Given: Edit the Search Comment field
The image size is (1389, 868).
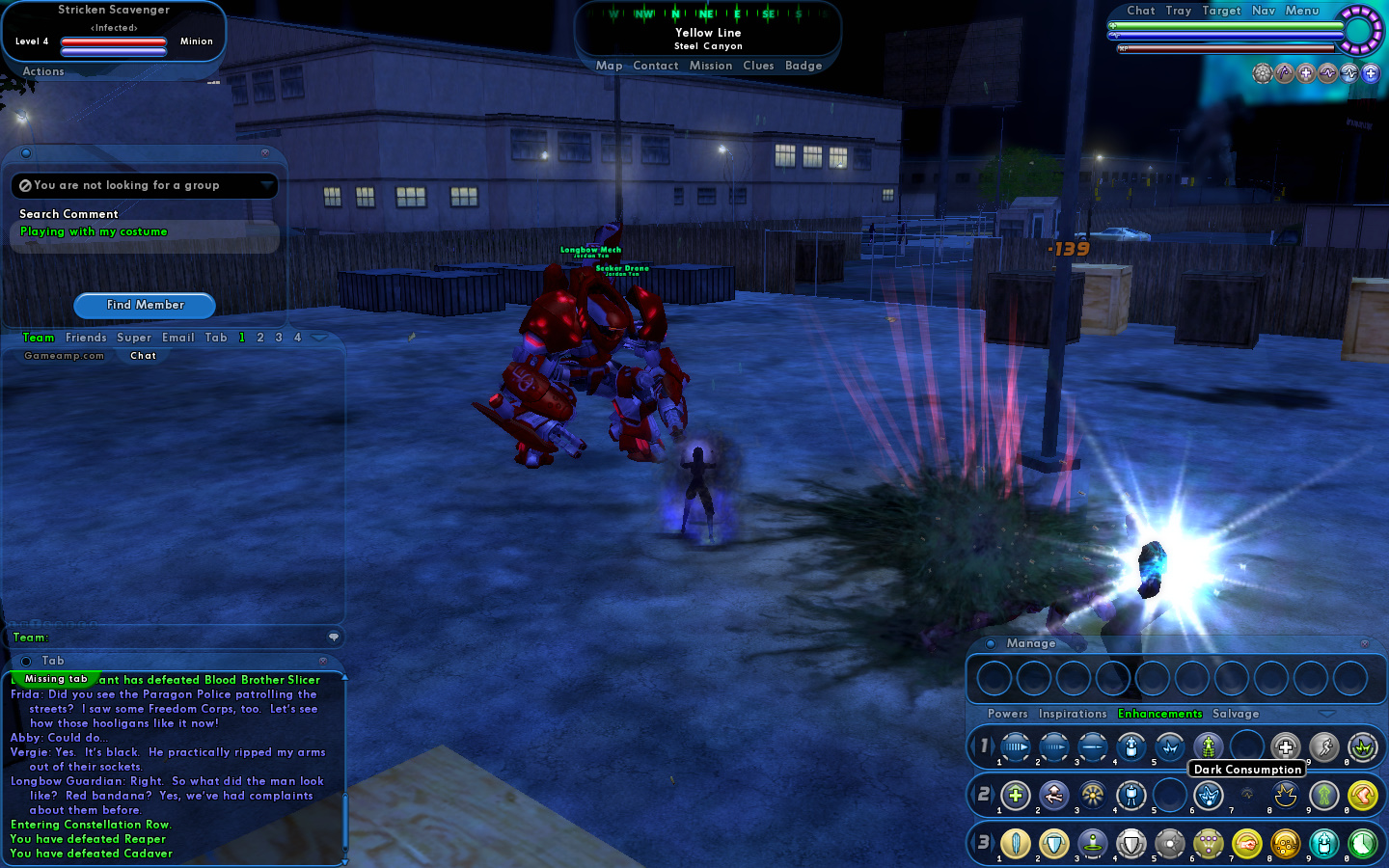Looking at the screenshot, I should click(144, 232).
